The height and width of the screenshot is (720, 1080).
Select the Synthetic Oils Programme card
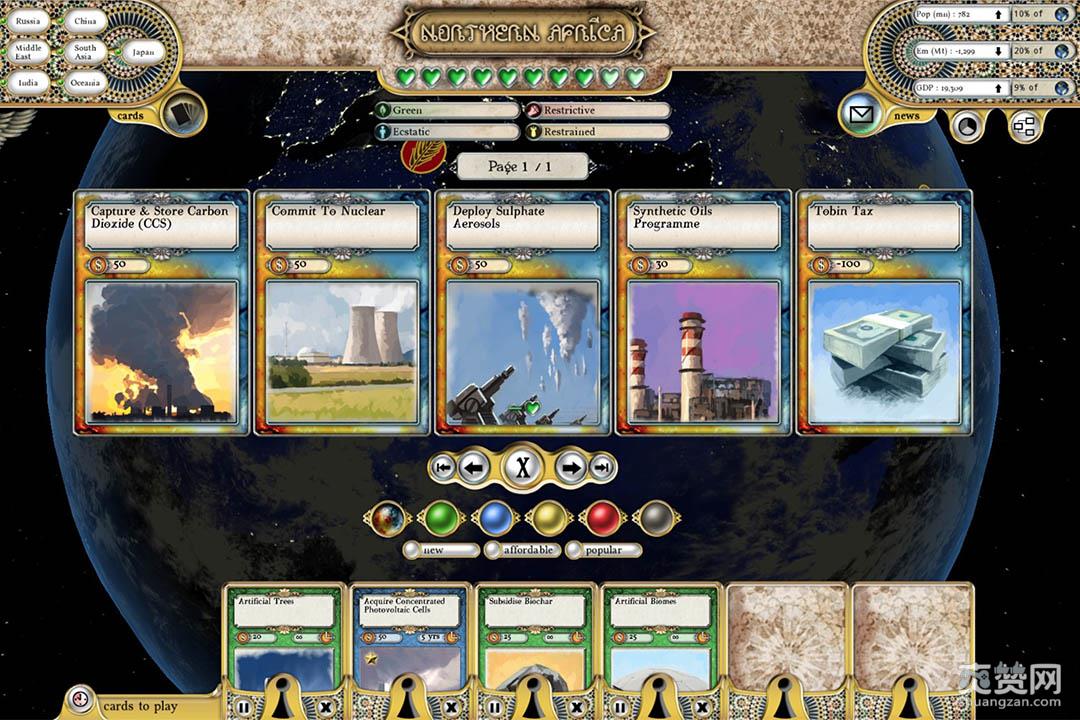[x=703, y=312]
